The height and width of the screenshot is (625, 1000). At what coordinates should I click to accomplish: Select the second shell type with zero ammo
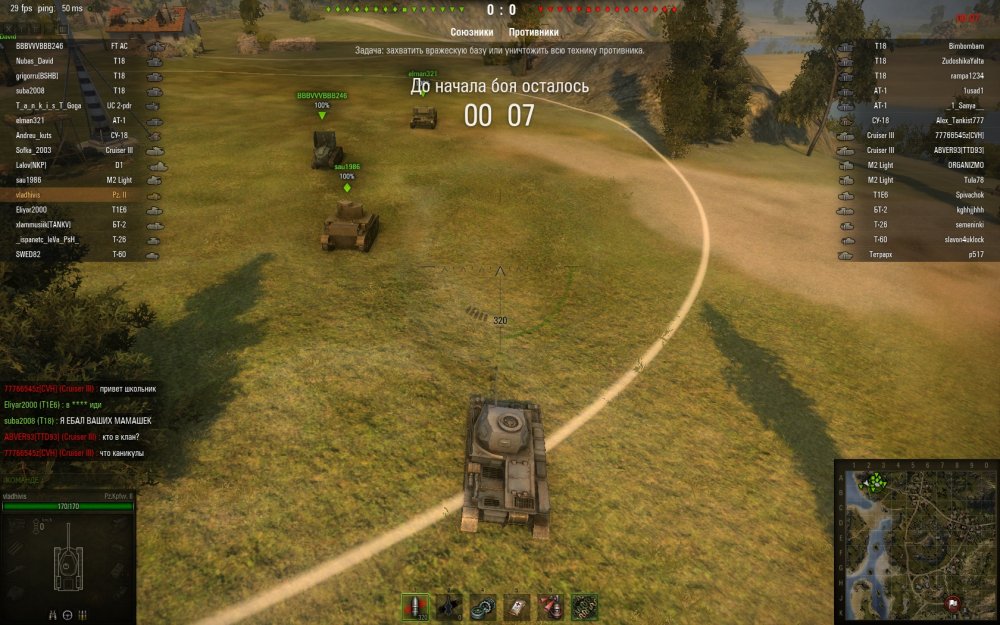(450, 605)
